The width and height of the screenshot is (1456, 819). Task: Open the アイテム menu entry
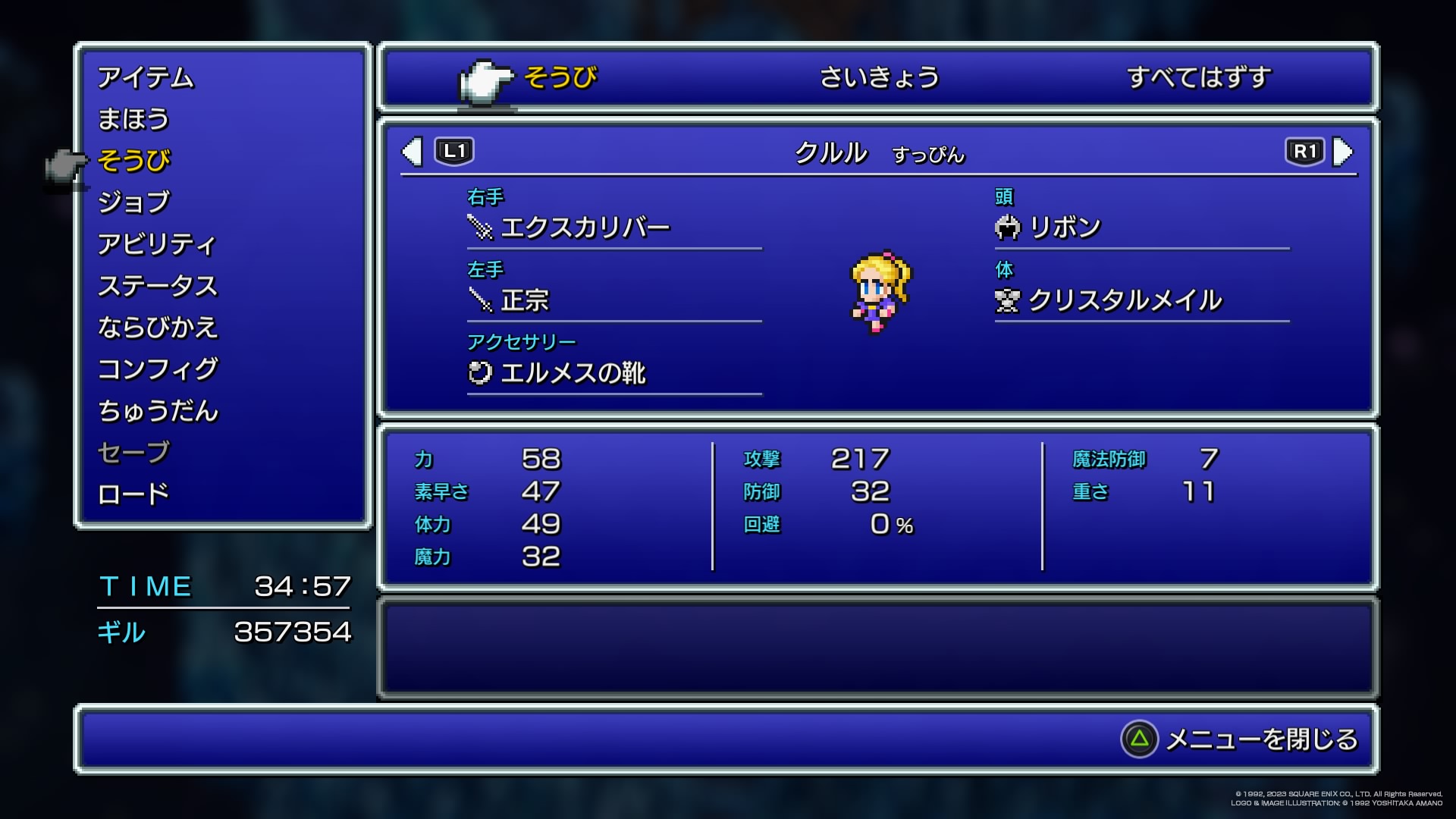click(x=146, y=78)
